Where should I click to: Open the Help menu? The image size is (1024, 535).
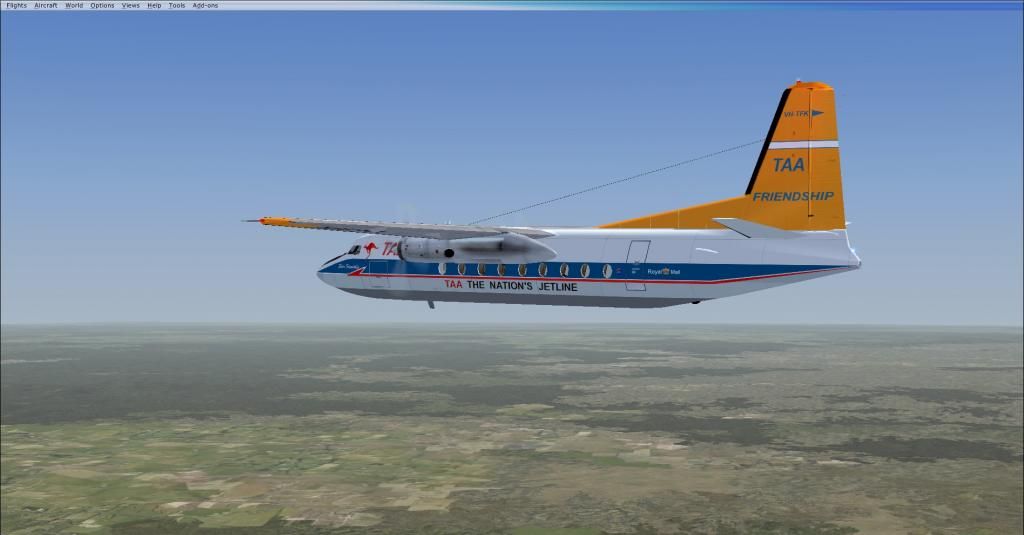(154, 5)
